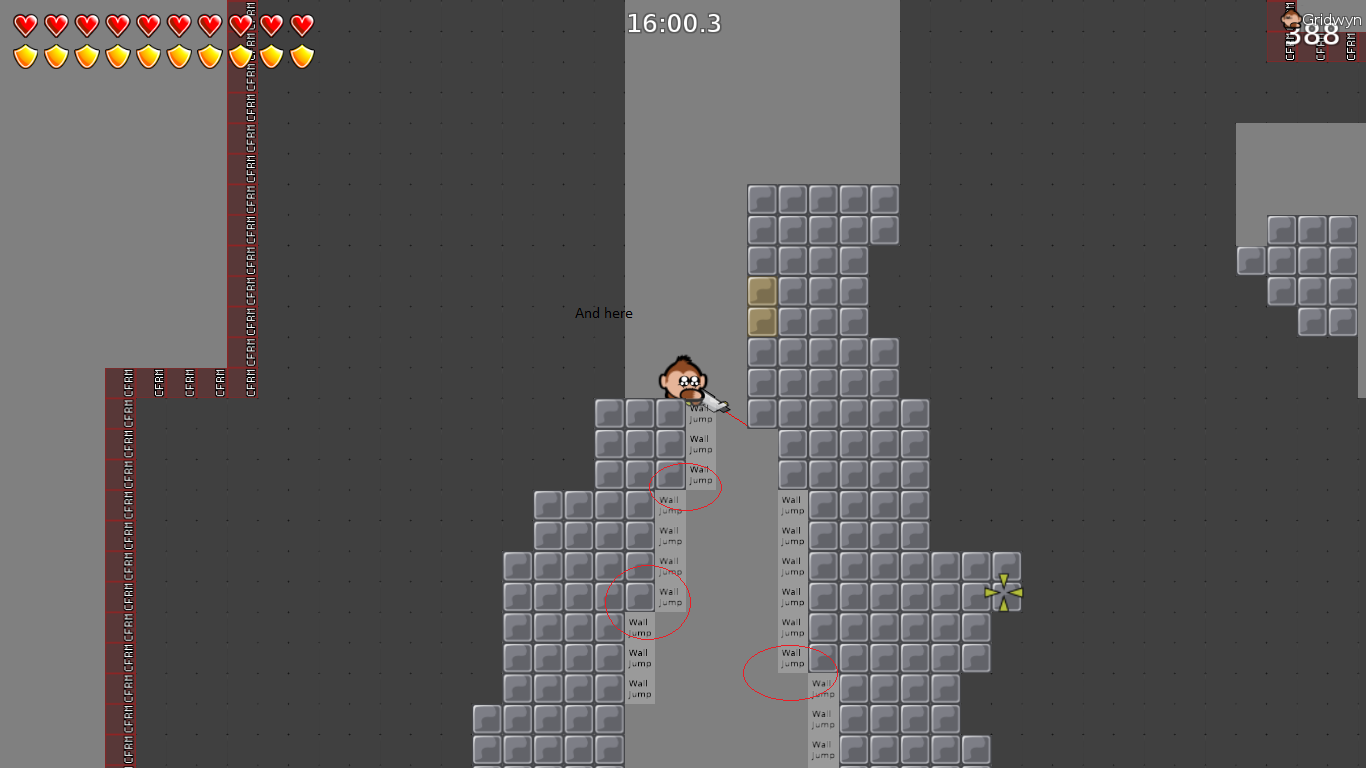
Task: Select the yellow cross pickup item
Action: pos(1003,592)
